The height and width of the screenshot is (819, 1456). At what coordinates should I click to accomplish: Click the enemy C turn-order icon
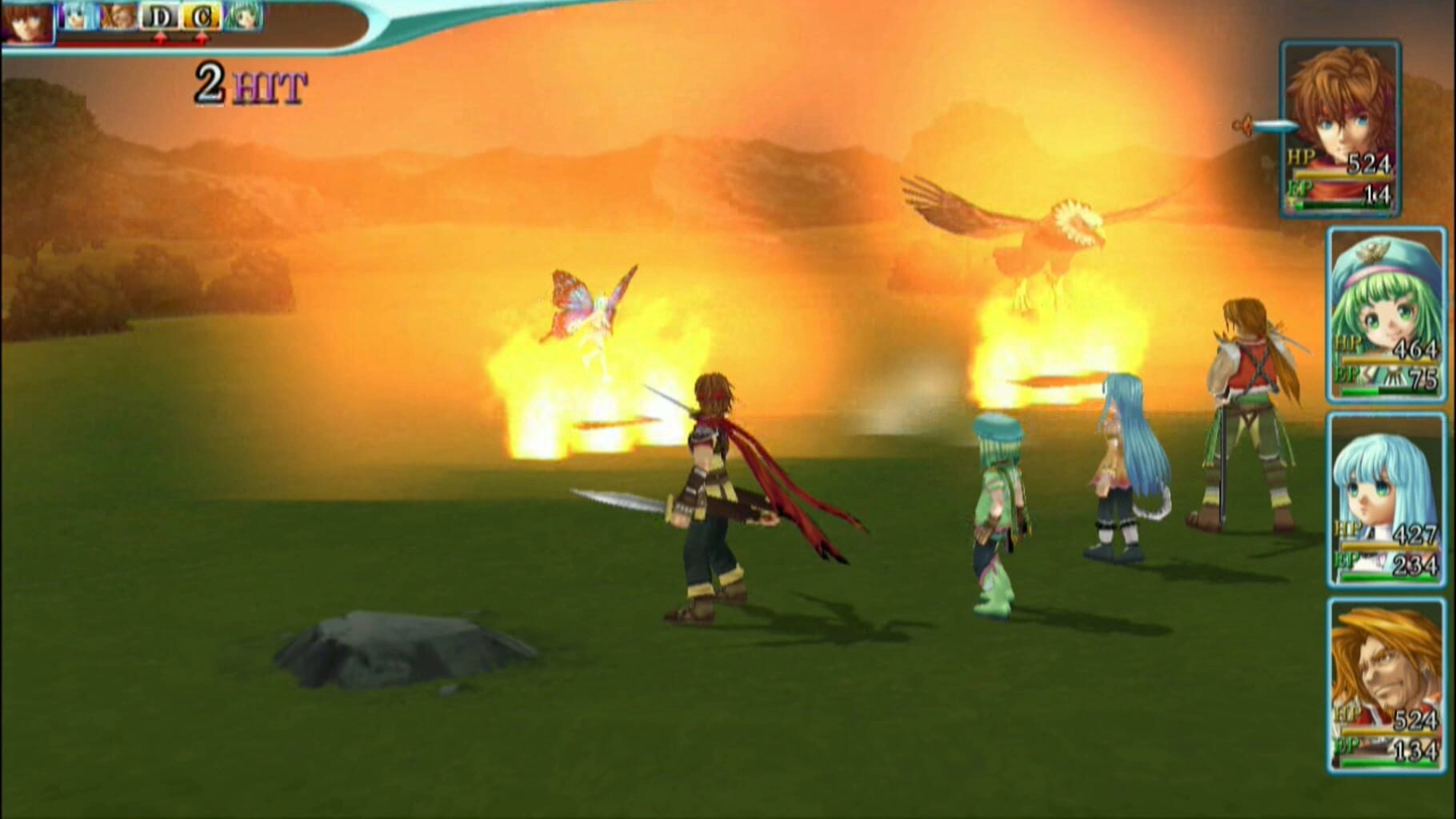point(202,17)
